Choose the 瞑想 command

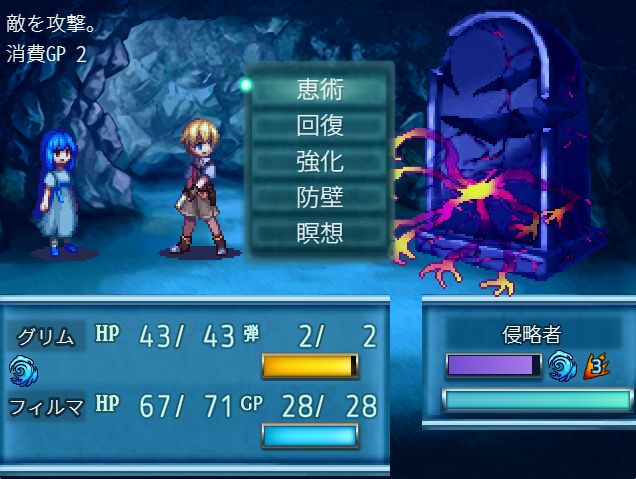[x=320, y=233]
